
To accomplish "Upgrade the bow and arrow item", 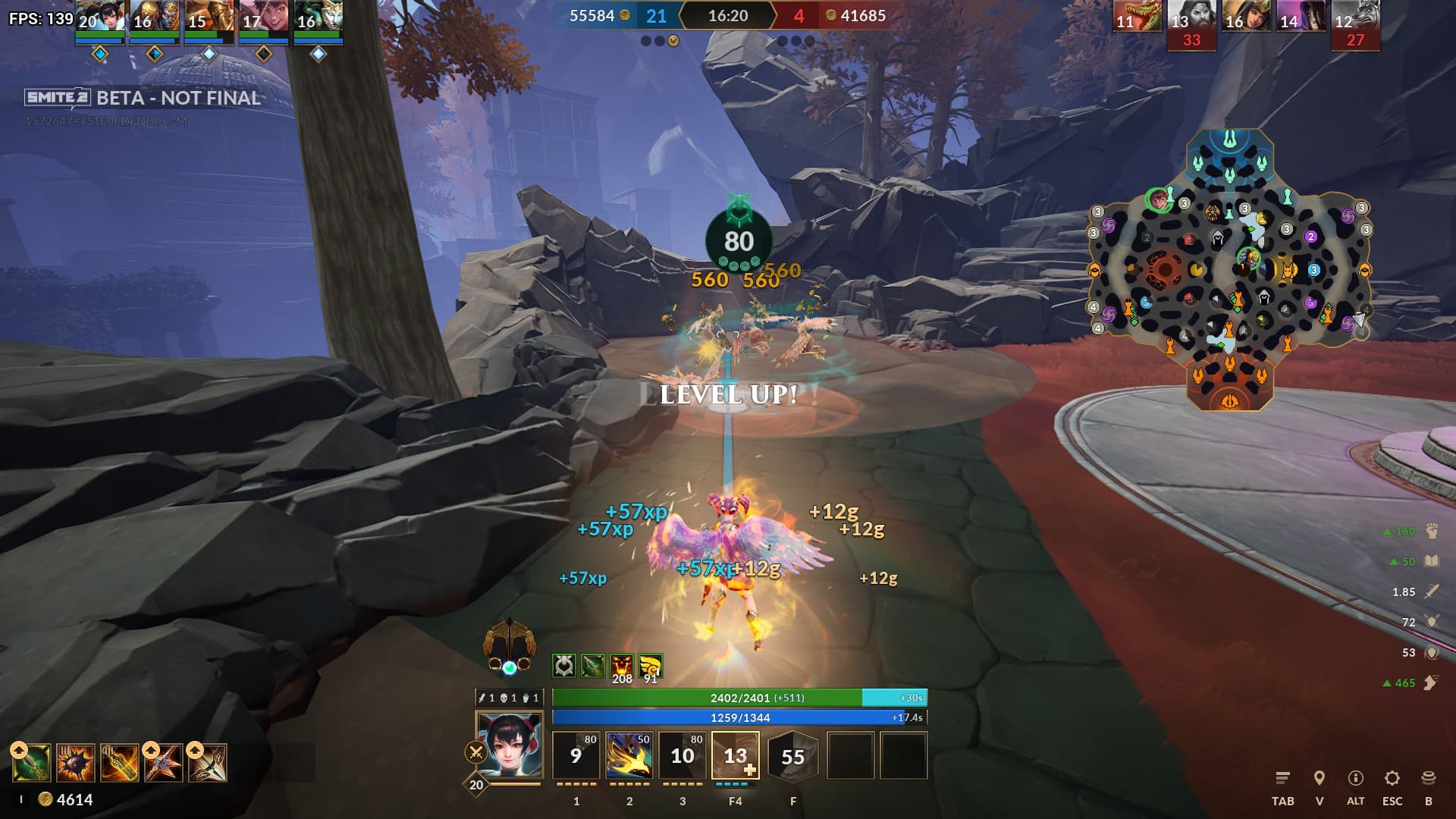I will pyautogui.click(x=195, y=751).
